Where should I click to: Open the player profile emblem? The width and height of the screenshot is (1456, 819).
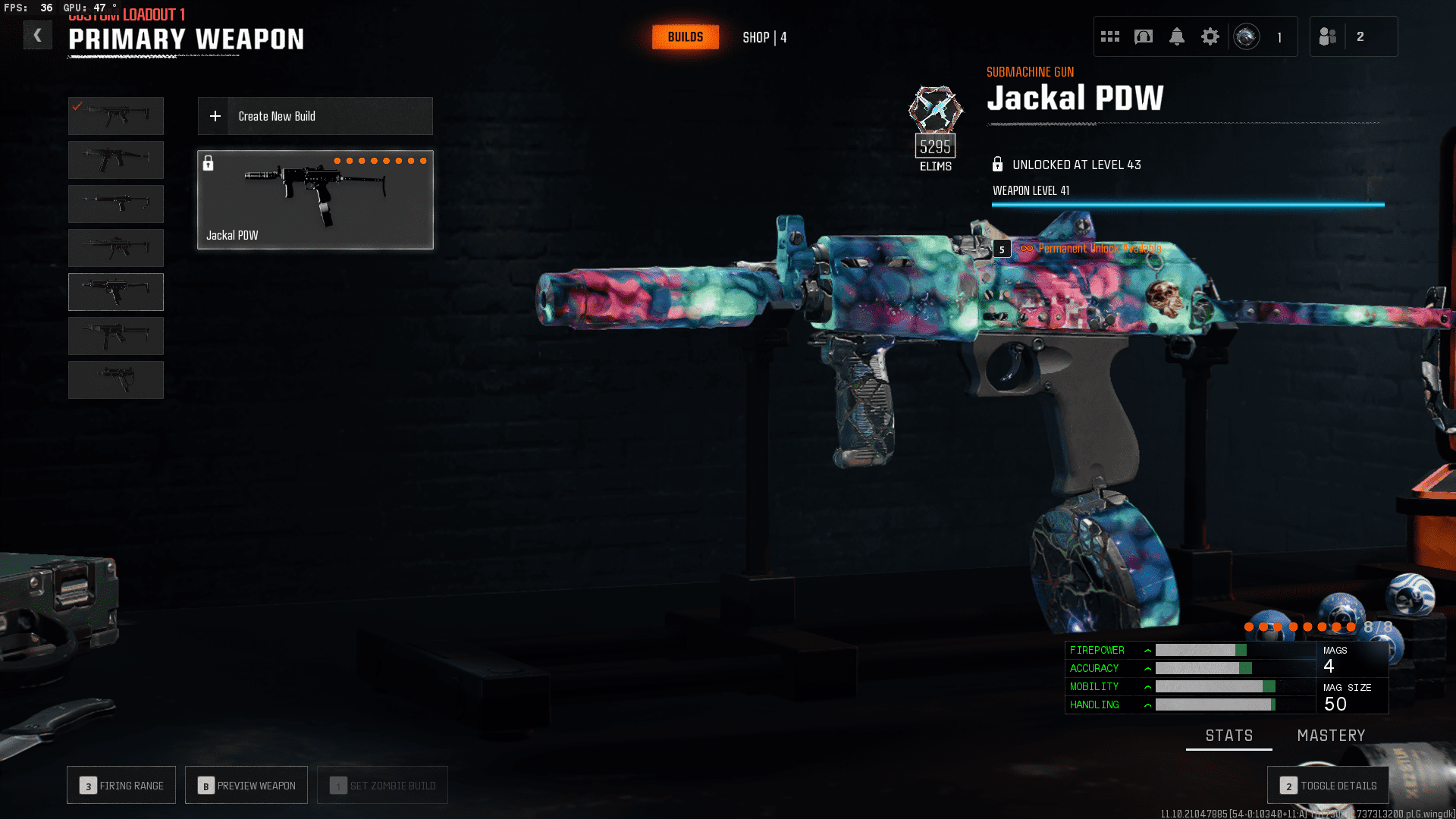1247,36
